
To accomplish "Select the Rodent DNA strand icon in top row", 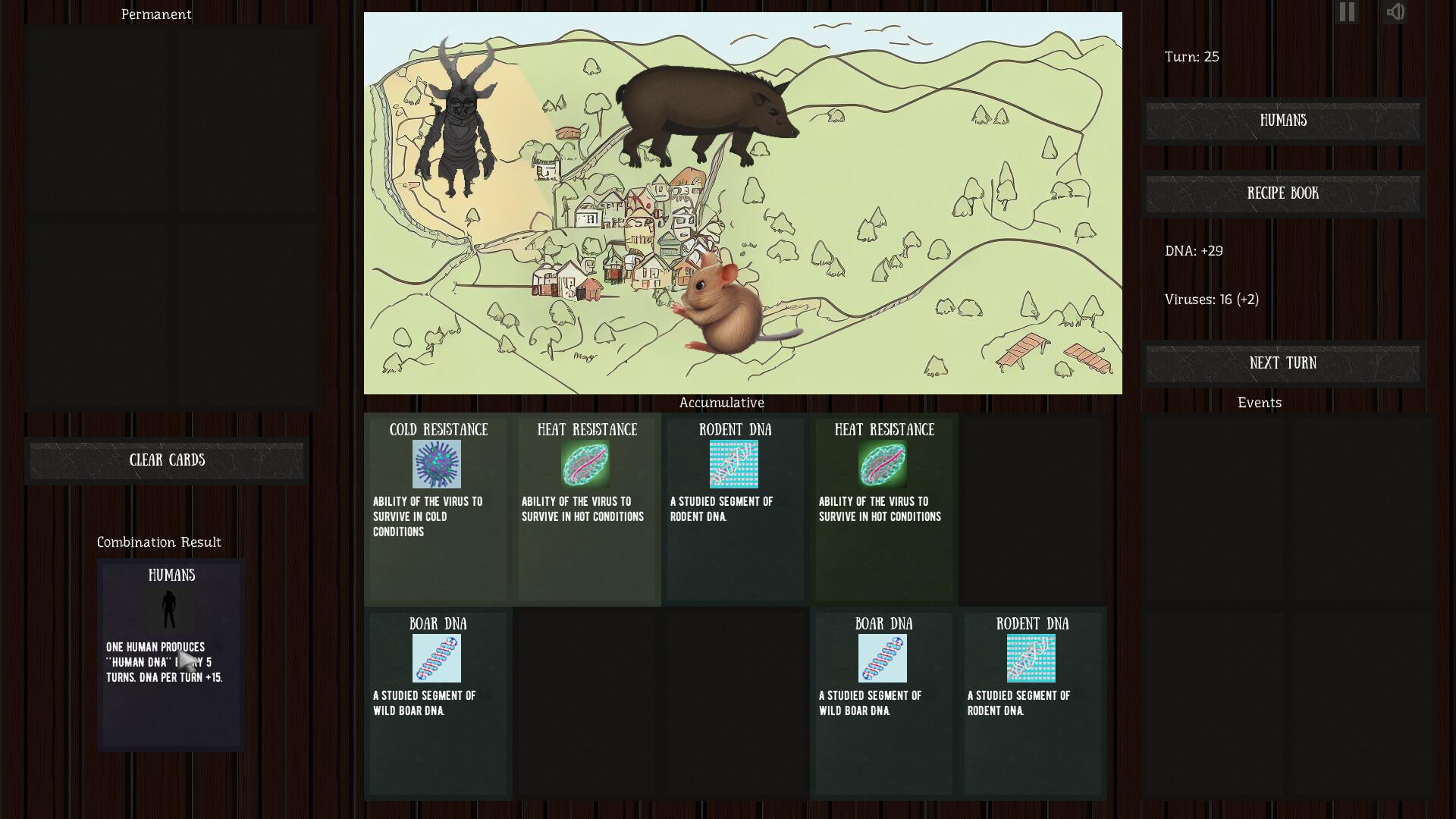I will coord(734,464).
